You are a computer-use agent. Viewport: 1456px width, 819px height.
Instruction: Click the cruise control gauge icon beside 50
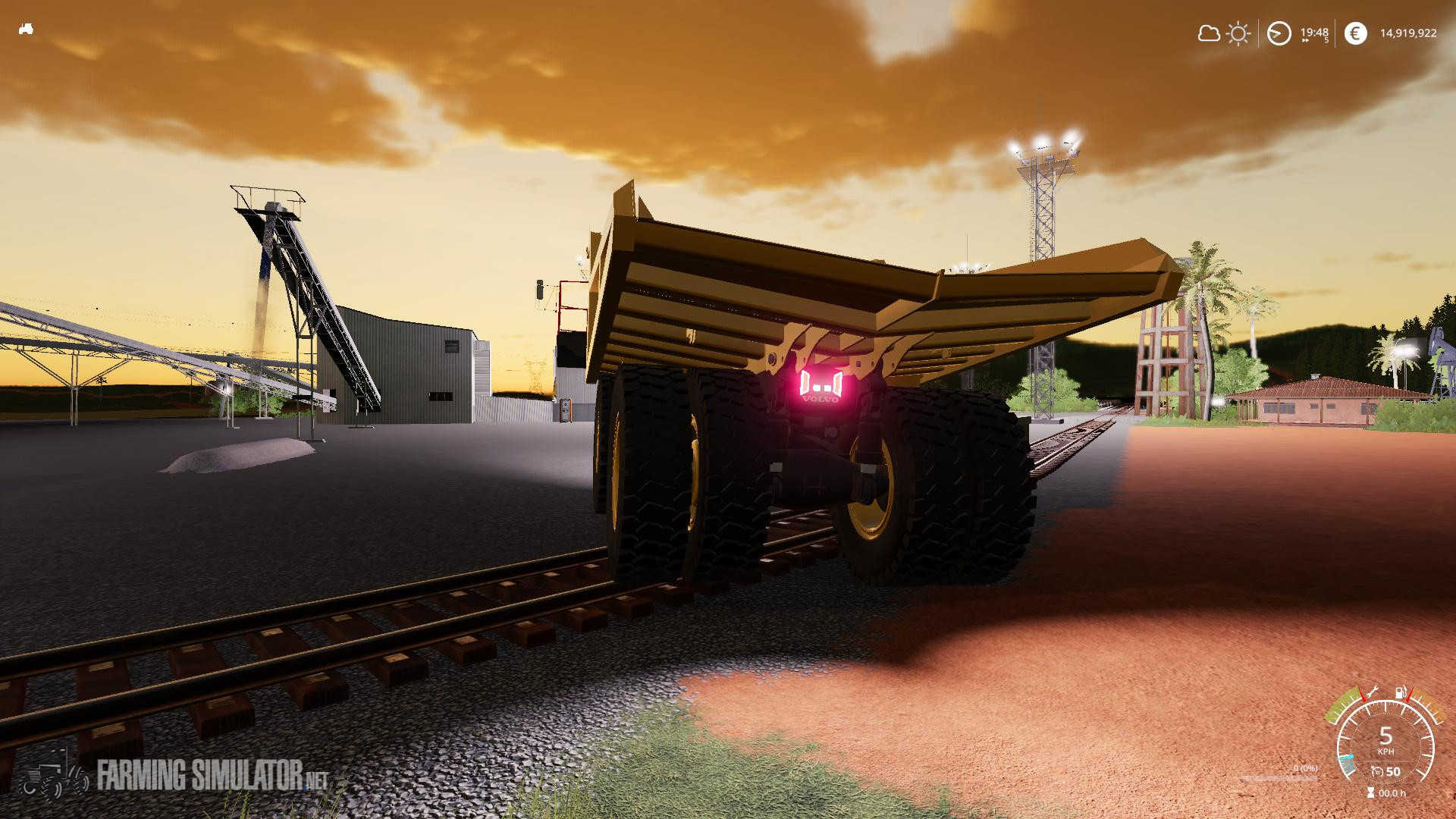pos(1377,772)
